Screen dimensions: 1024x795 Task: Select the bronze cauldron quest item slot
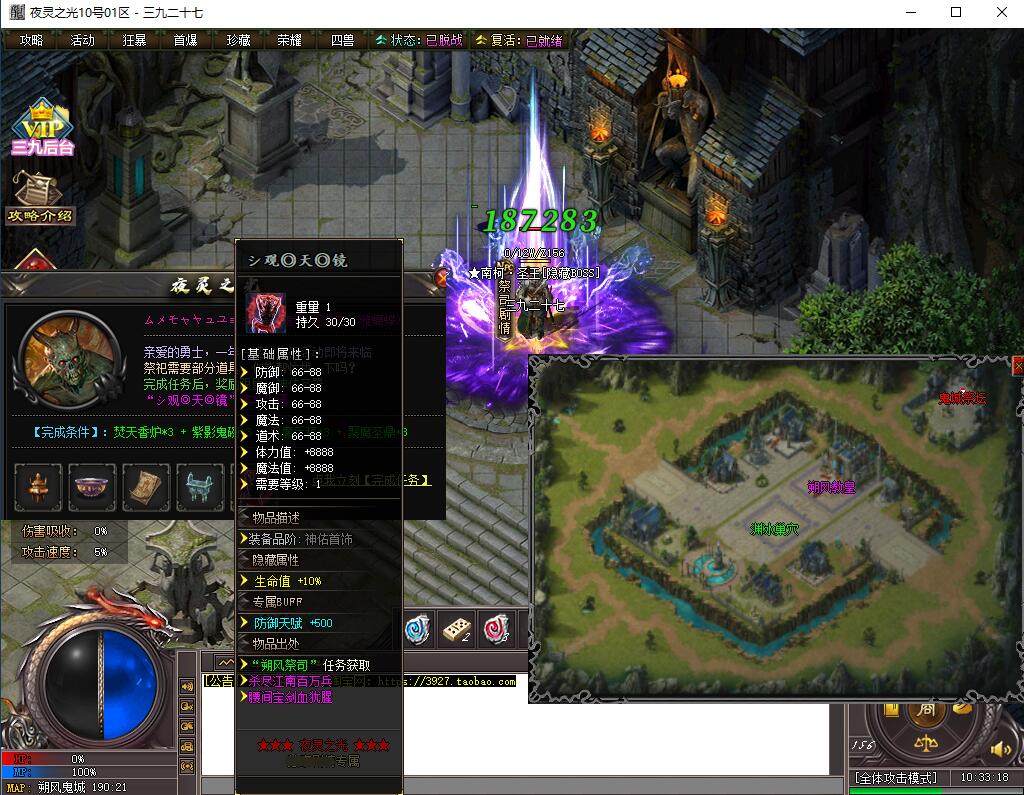(x=201, y=487)
